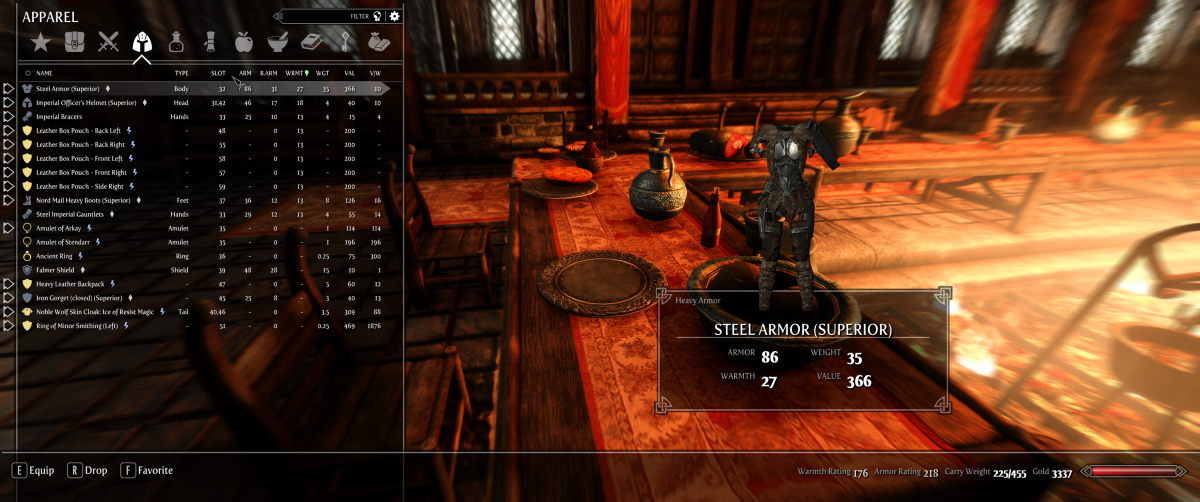This screenshot has width=1200, height=502.
Task: Choose the Imperial Bracers row
Action: tap(62, 116)
